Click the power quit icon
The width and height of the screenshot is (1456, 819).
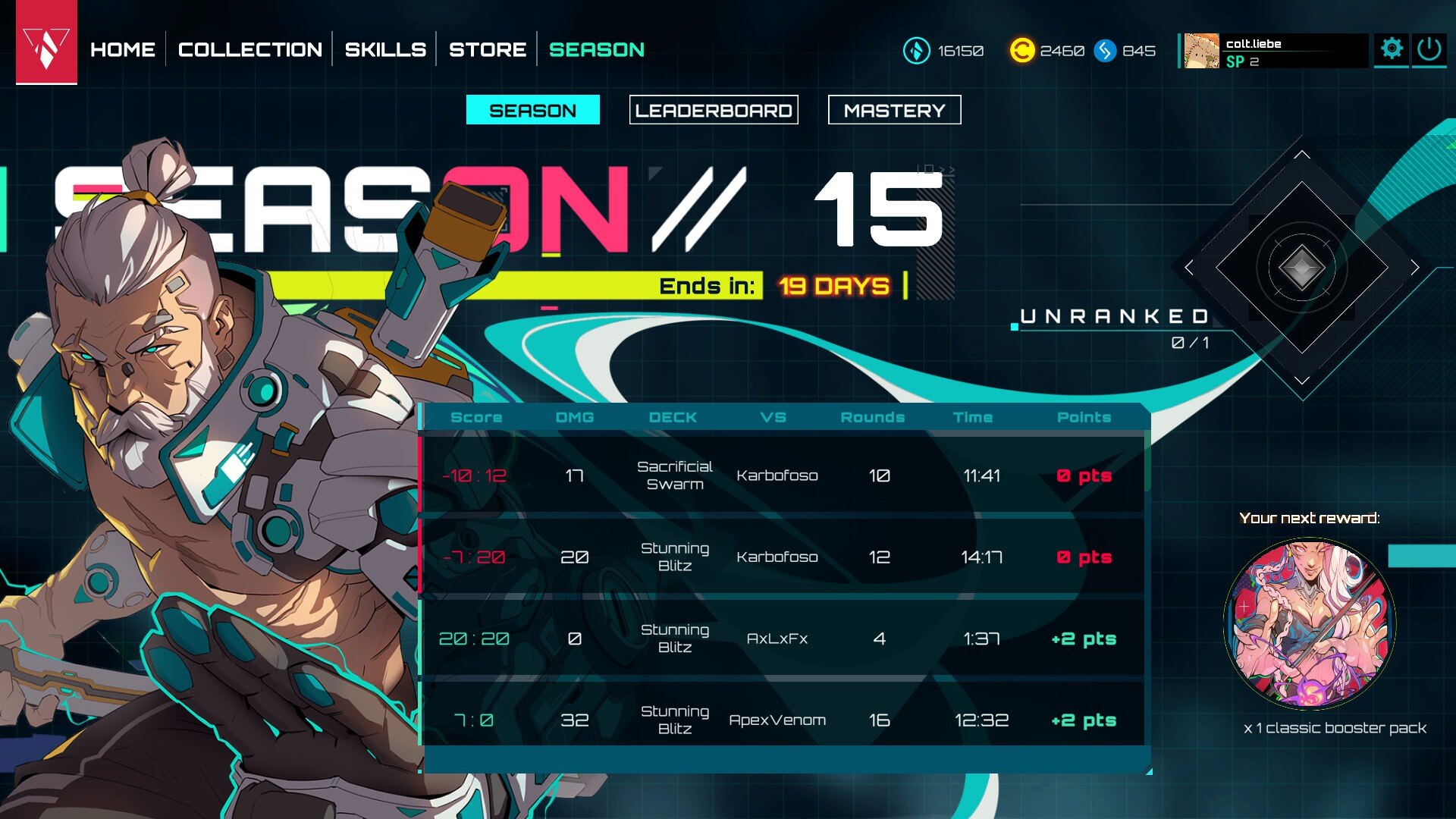1429,49
